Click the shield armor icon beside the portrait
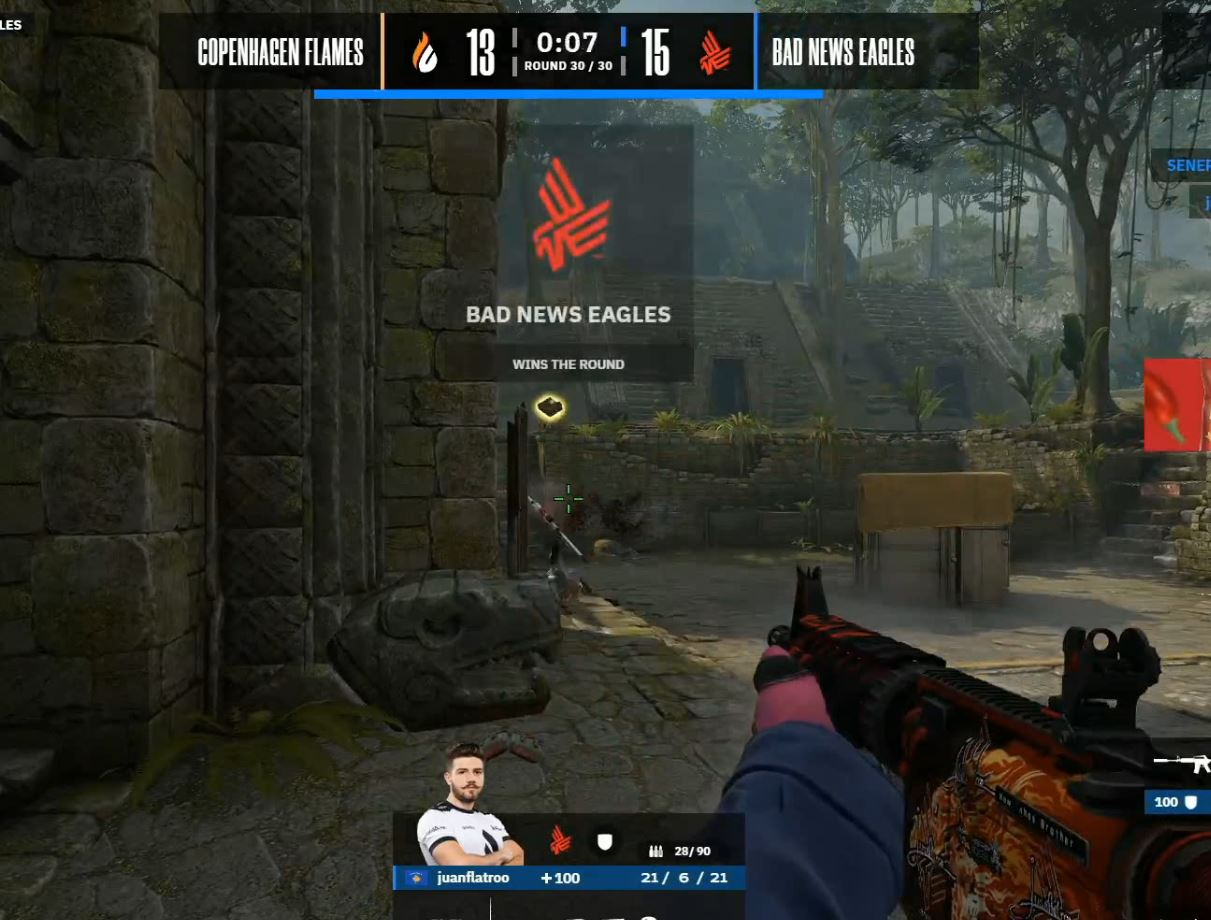Viewport: 1211px width, 920px height. click(604, 842)
